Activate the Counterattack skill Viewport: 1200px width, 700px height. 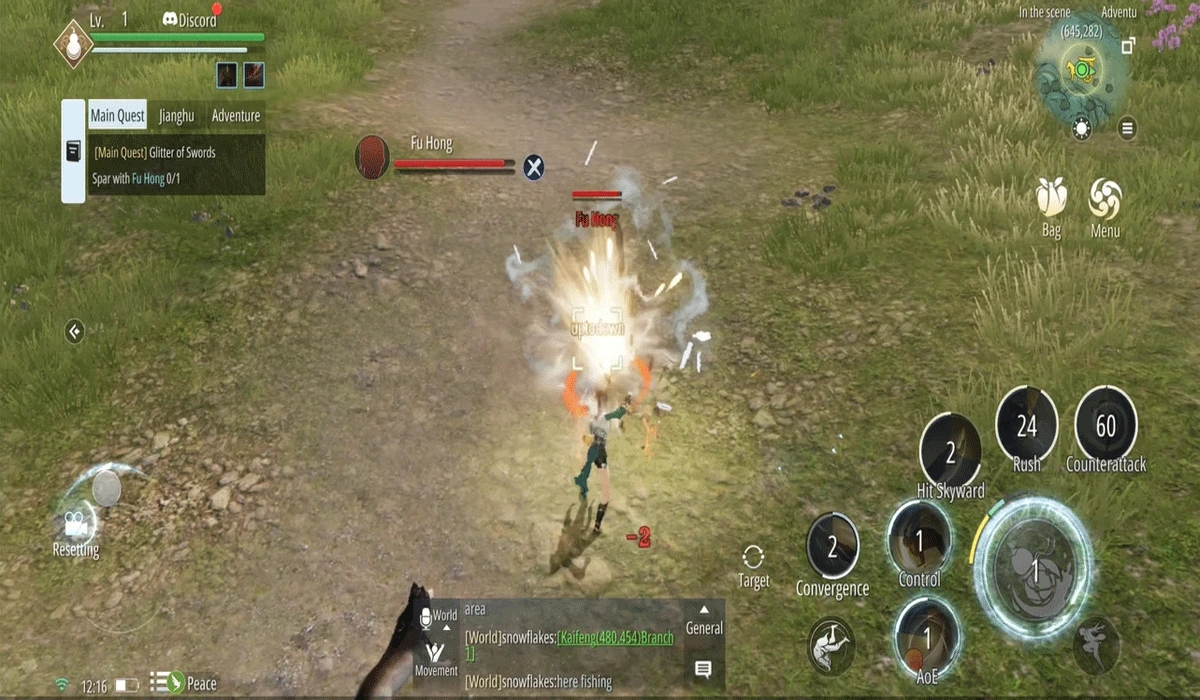[x=1105, y=427]
